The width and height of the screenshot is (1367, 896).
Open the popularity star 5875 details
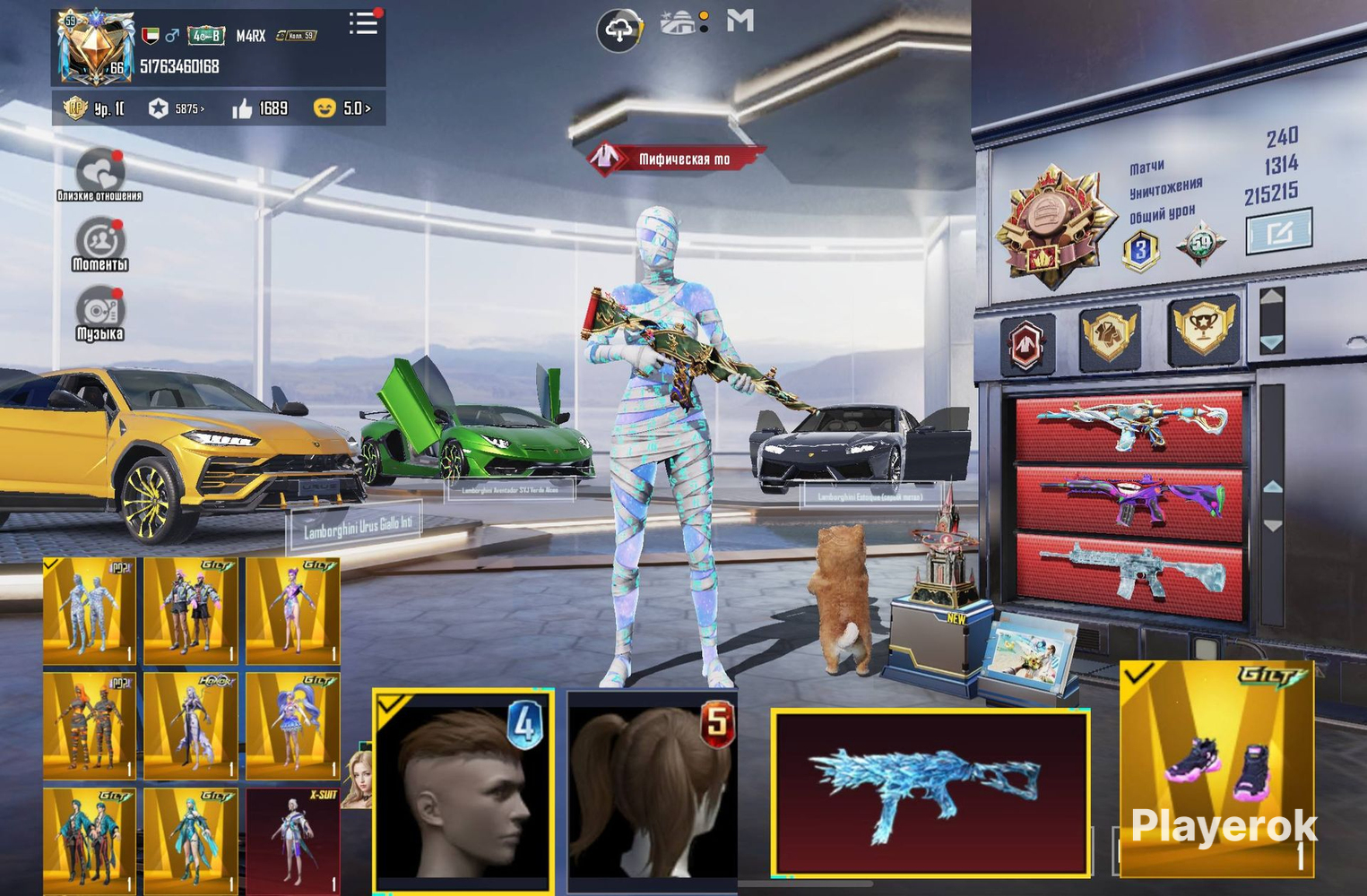177,108
